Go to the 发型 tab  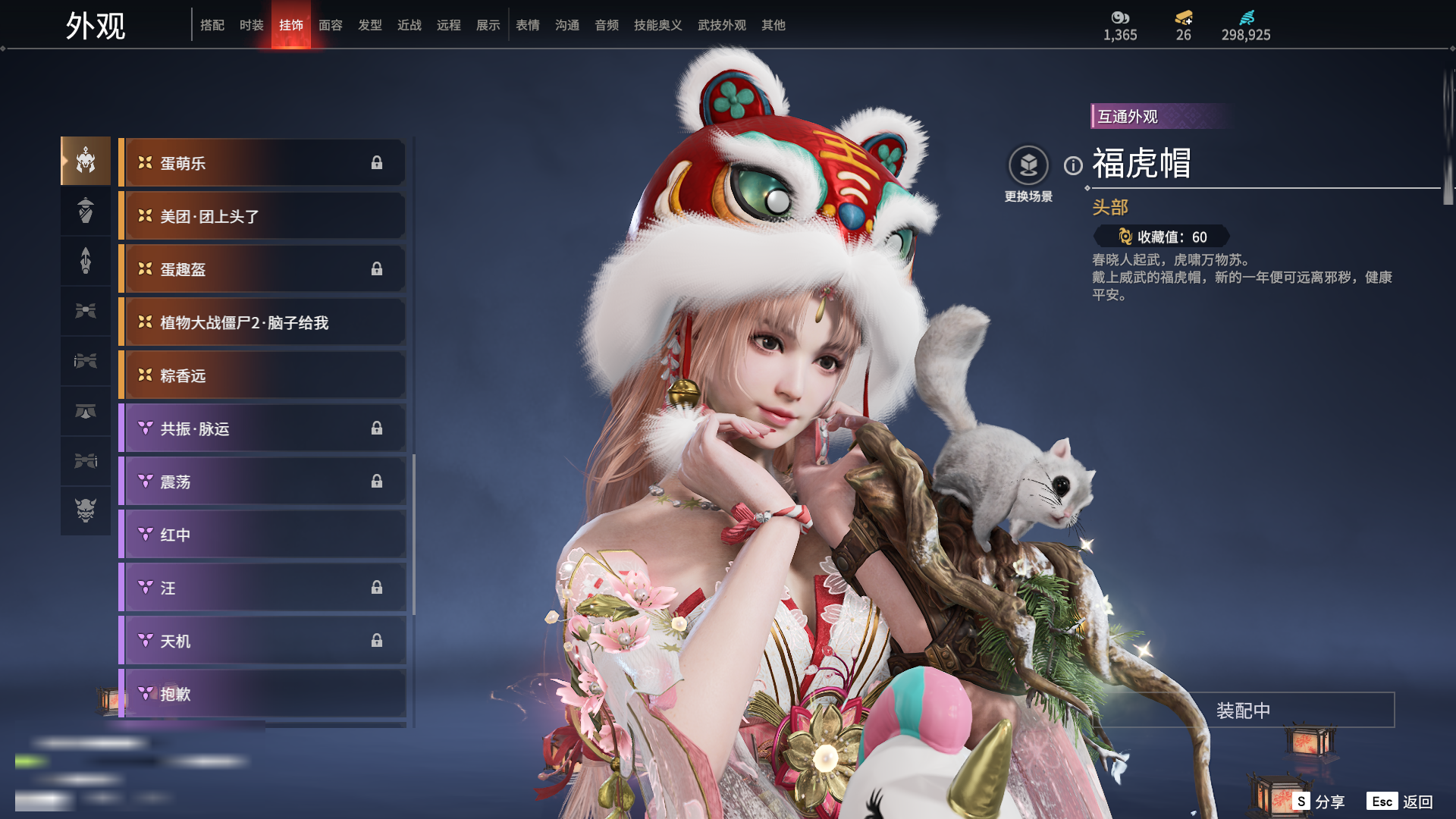(369, 25)
